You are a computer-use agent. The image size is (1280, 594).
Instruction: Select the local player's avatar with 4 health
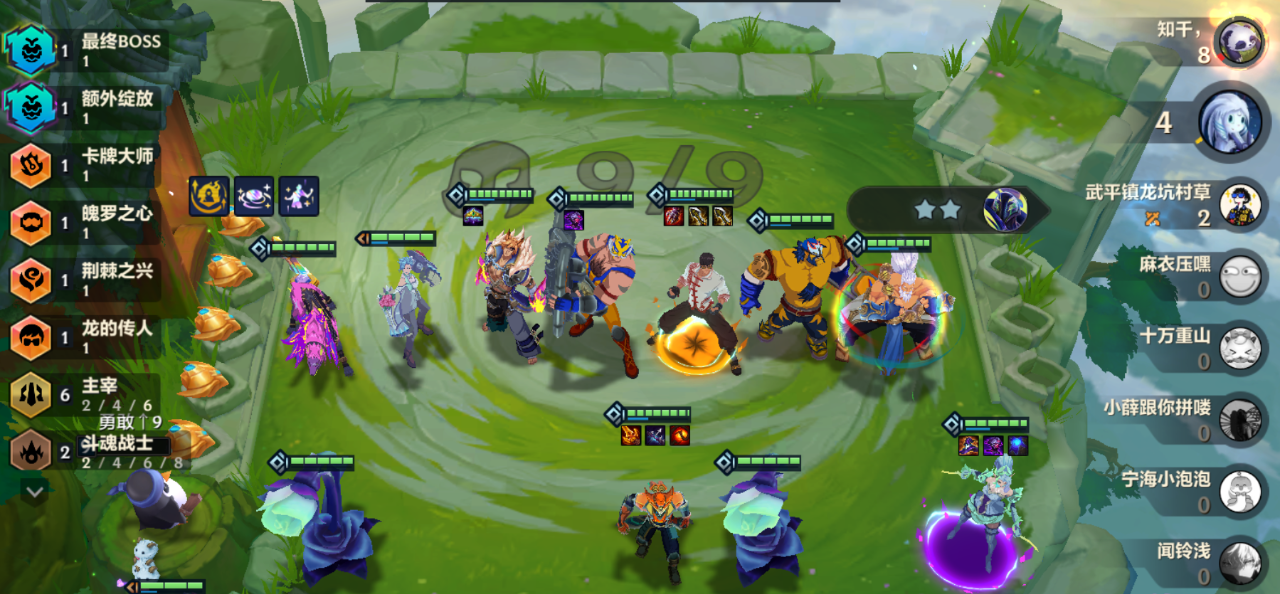[x=1228, y=122]
